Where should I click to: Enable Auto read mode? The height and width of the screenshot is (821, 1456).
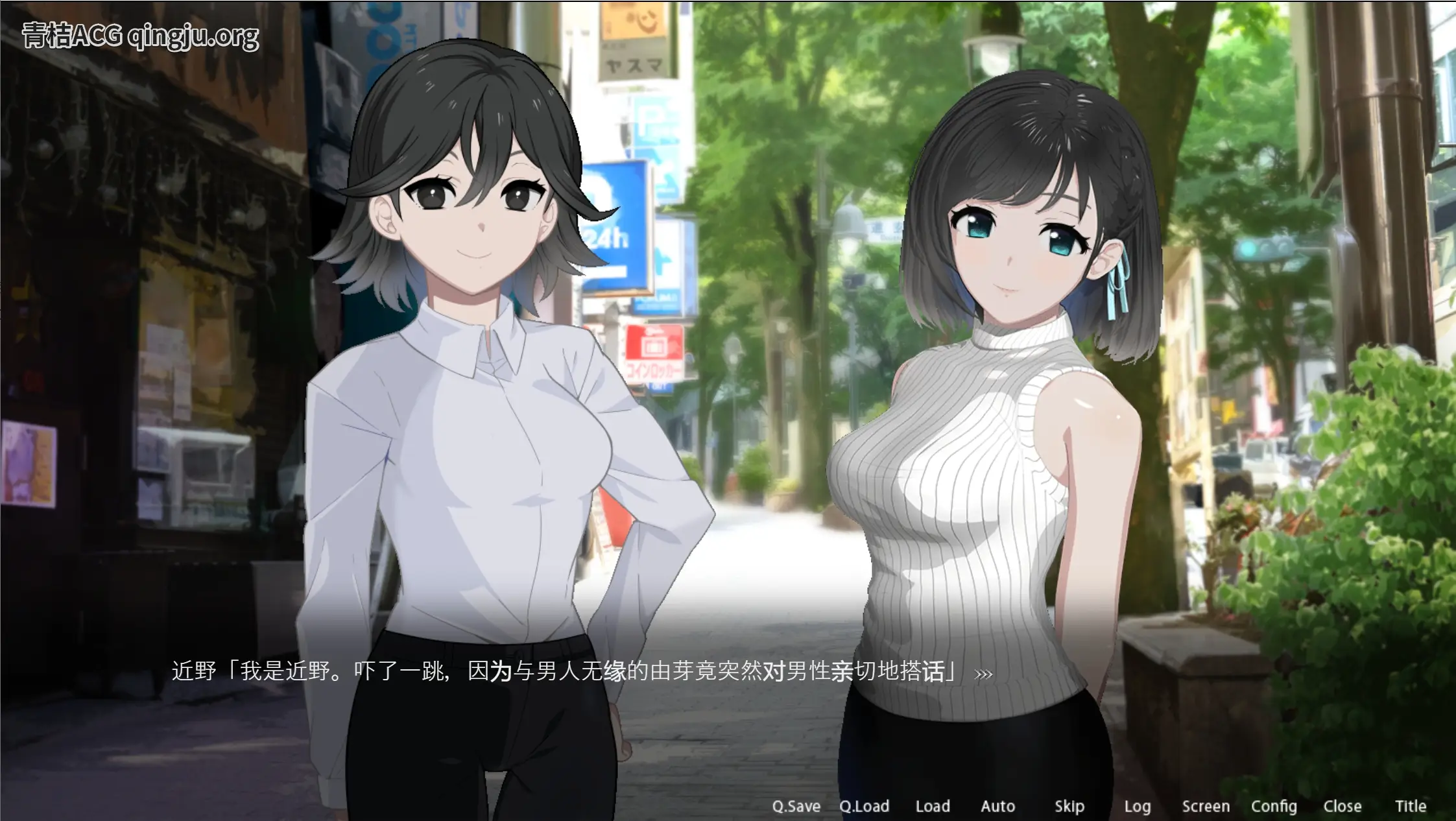(x=997, y=806)
